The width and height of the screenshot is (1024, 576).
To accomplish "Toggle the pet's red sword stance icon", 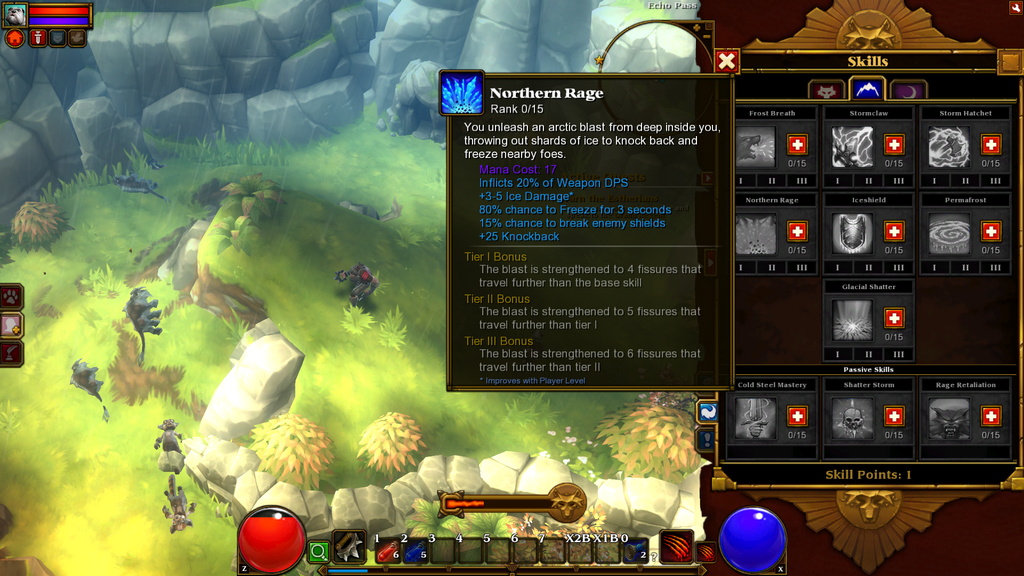I will click(37, 38).
